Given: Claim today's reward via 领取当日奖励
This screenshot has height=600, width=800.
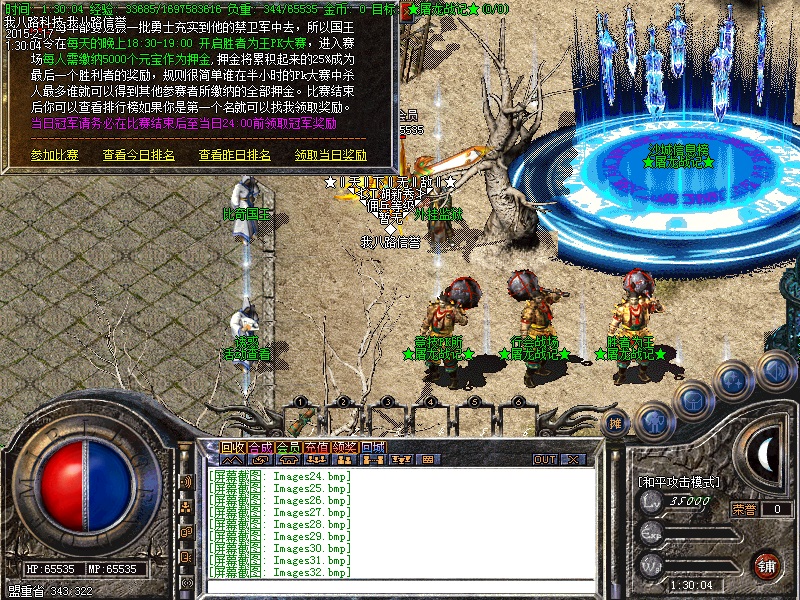Looking at the screenshot, I should [330, 155].
